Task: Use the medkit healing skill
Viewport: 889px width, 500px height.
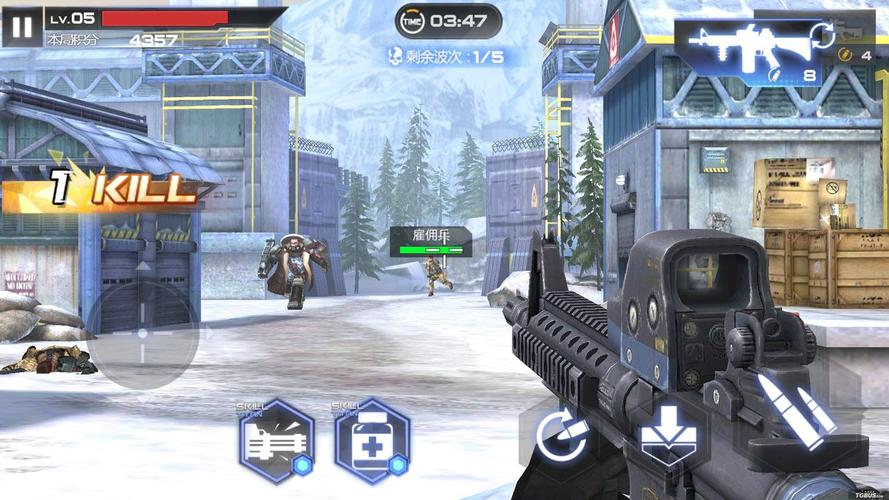Action: pyautogui.click(x=371, y=441)
